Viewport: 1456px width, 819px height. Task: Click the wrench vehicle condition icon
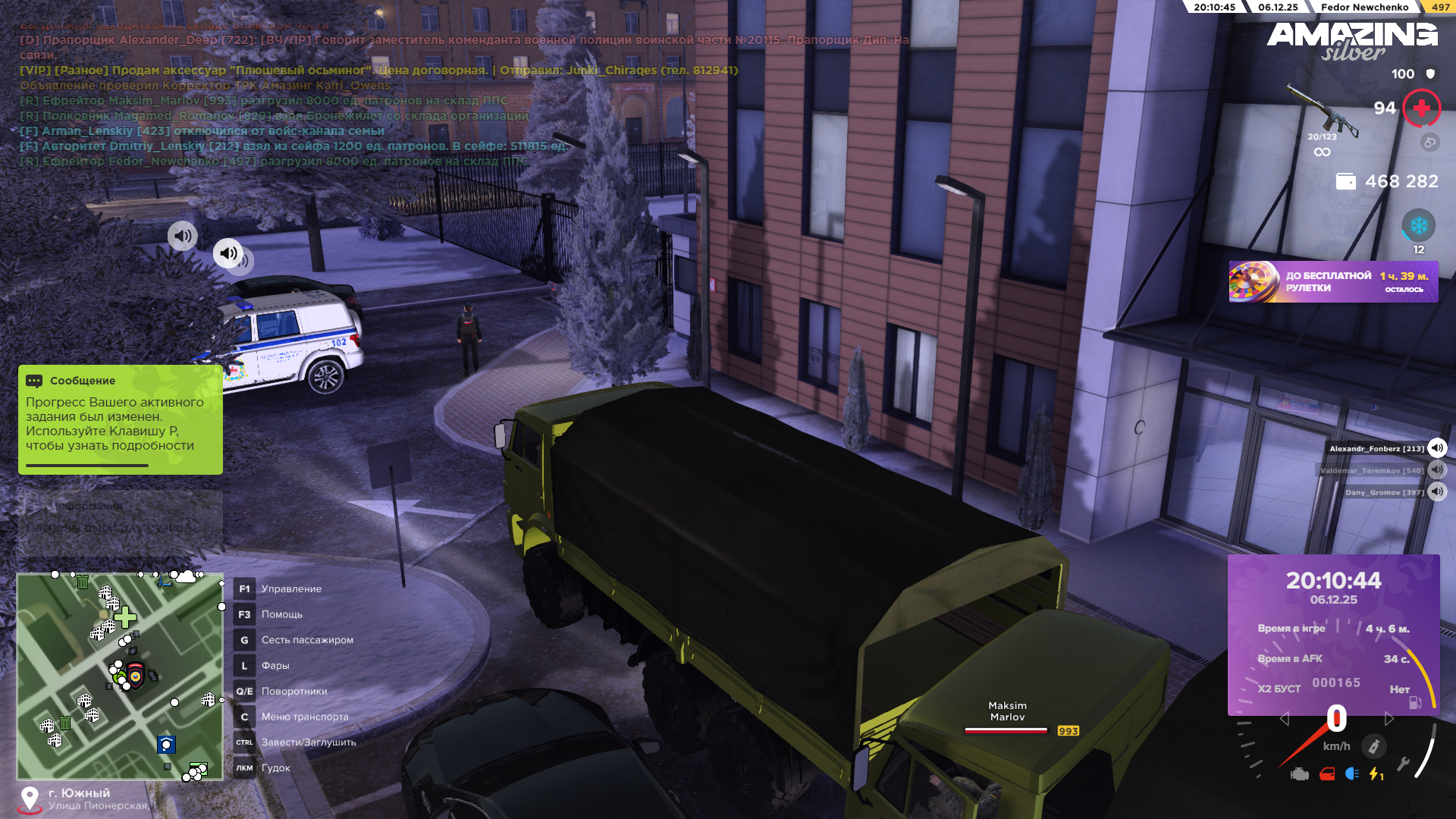click(1403, 765)
